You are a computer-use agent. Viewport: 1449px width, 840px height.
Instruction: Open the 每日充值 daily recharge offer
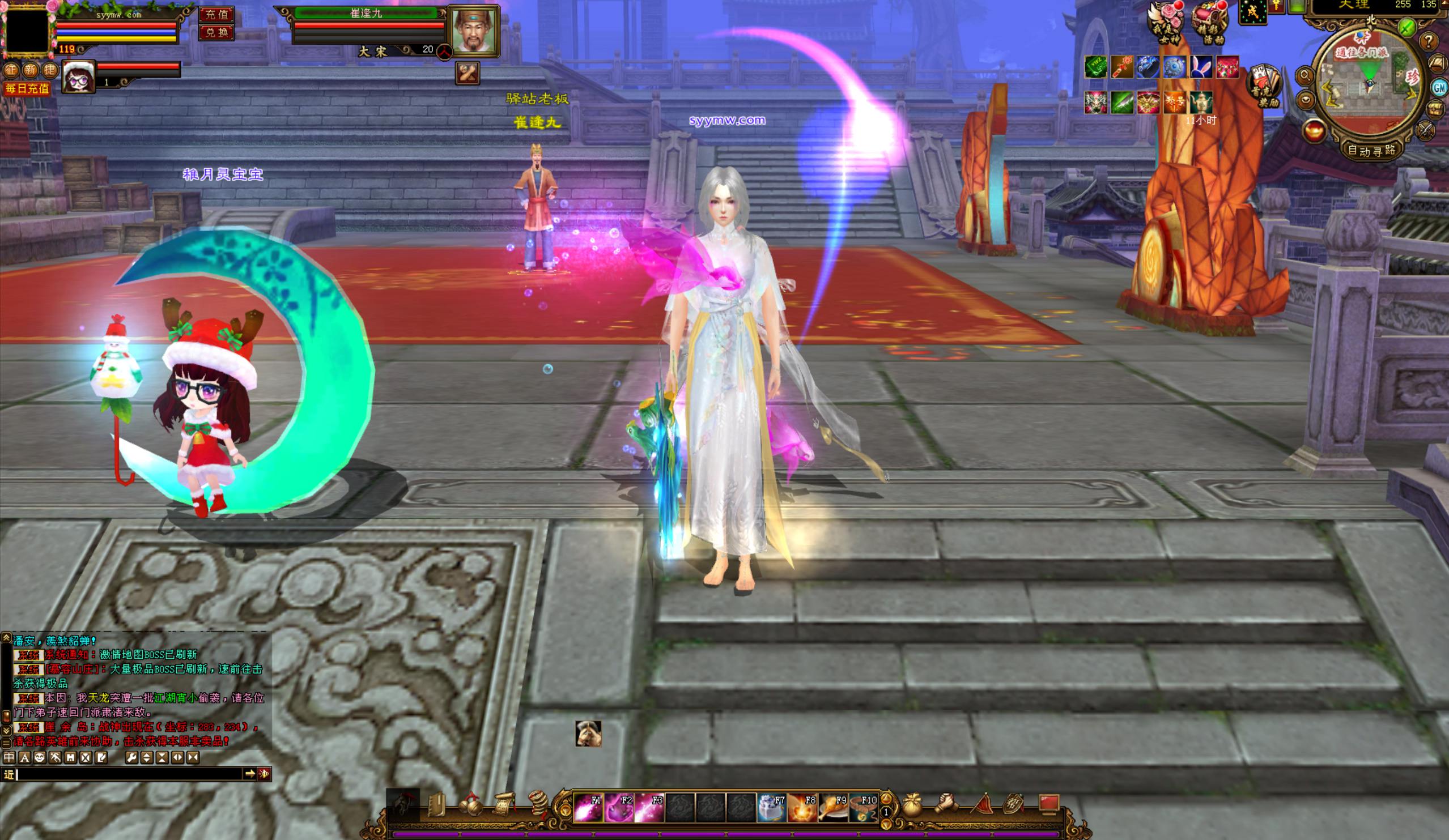27,88
